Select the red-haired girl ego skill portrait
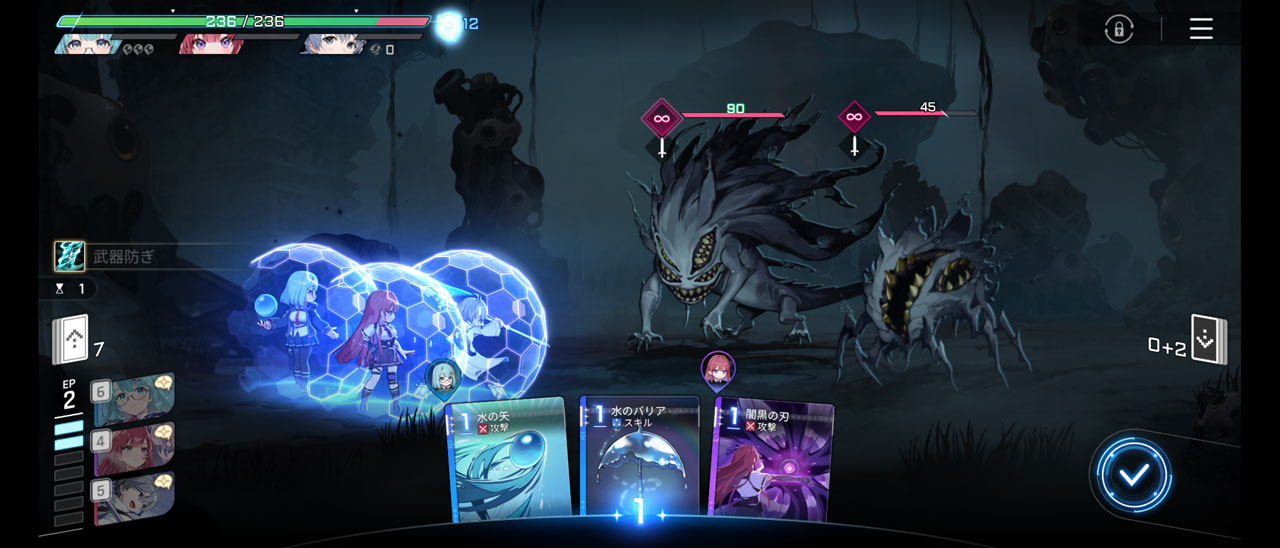This screenshot has height=548, width=1280. (135, 448)
